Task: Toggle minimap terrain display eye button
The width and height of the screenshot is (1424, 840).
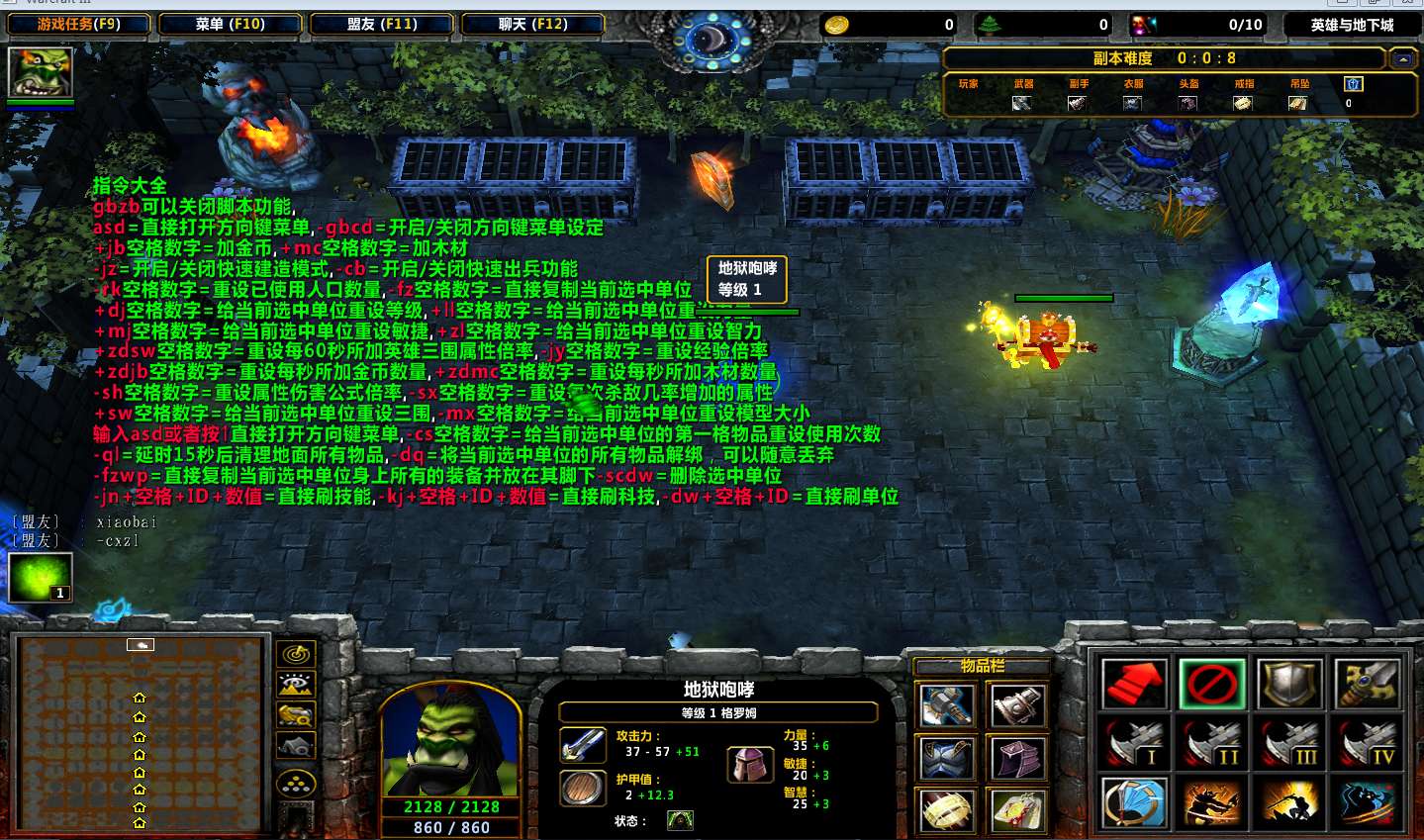Action: pos(296,684)
